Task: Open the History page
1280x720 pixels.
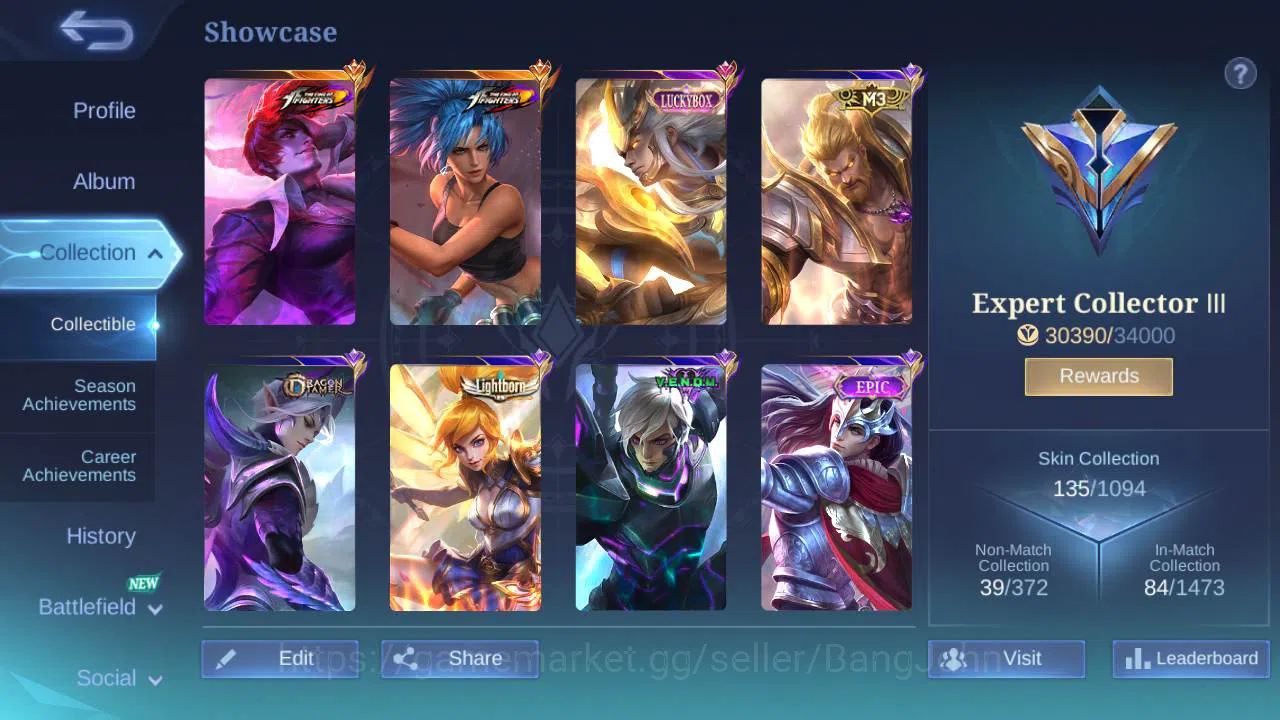Action: [100, 536]
